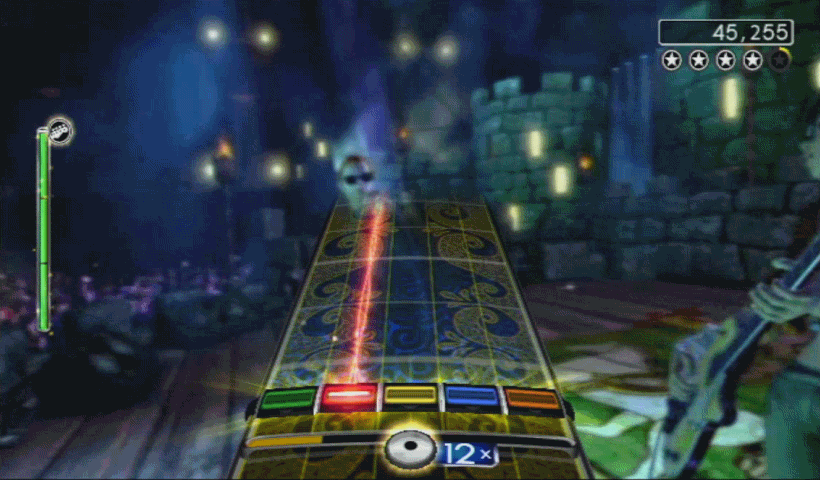Image resolution: width=820 pixels, height=480 pixels.
Task: Click the guitar icon on the crowd meter
Action: tap(60, 130)
